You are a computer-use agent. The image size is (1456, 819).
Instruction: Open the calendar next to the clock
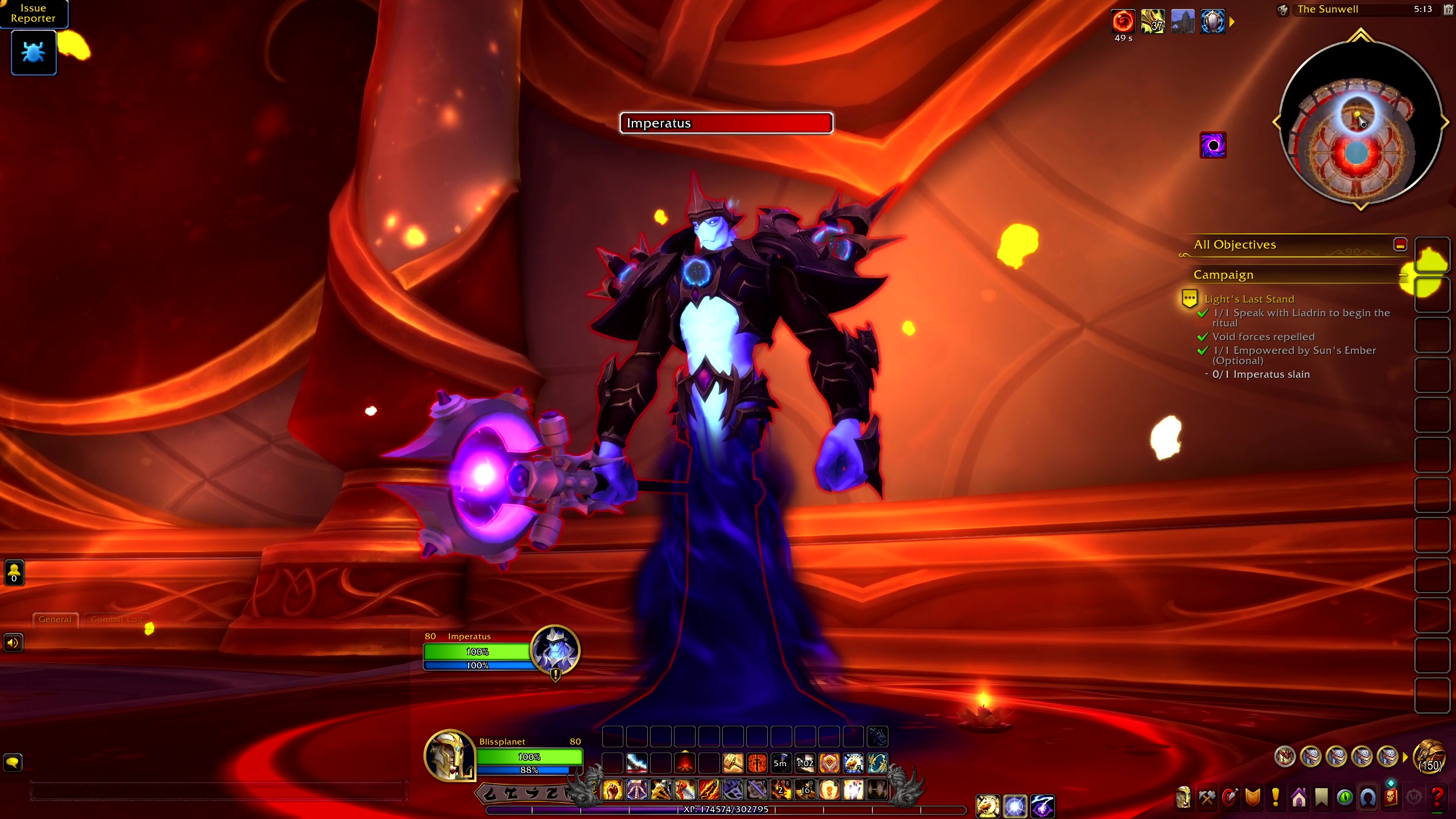[x=1448, y=10]
